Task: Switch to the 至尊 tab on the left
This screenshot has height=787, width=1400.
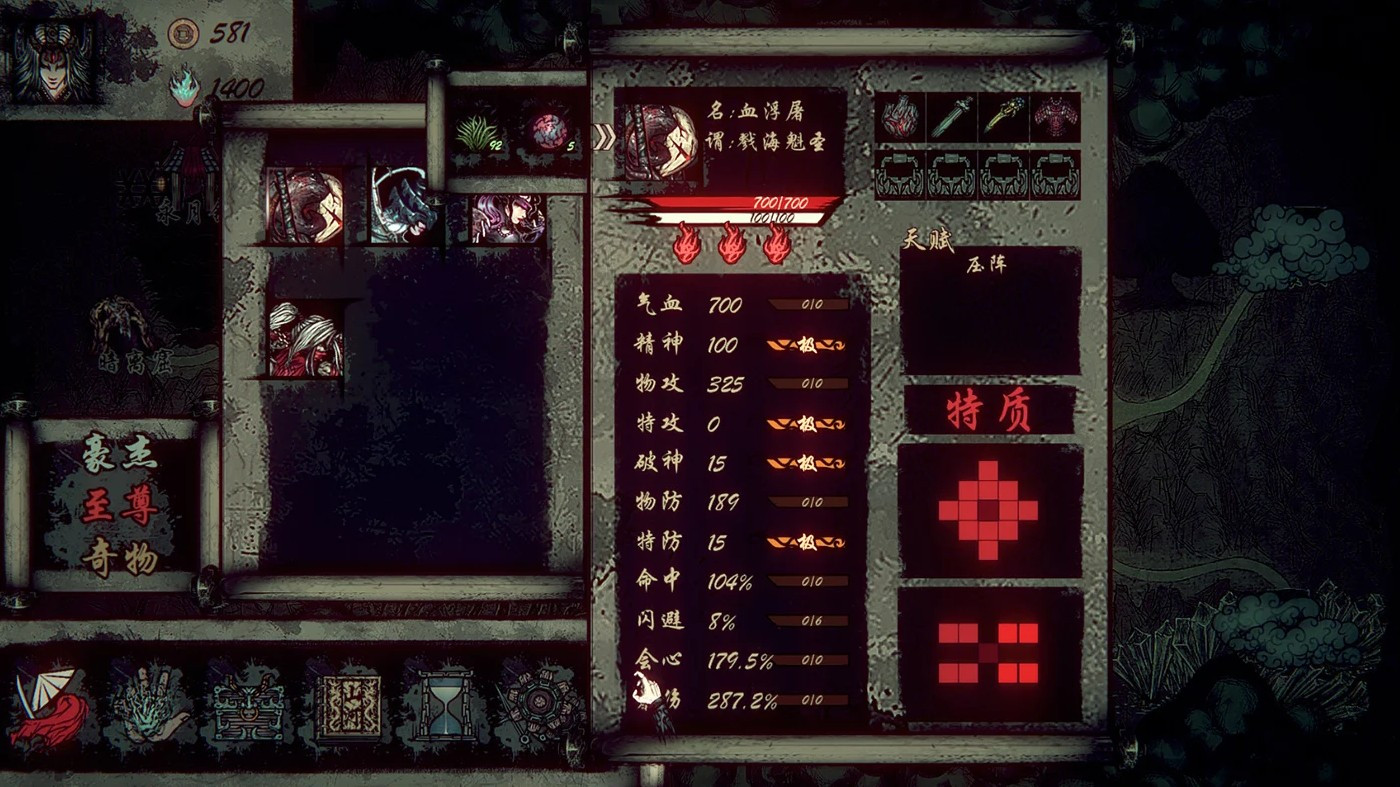Action: pyautogui.click(x=120, y=503)
